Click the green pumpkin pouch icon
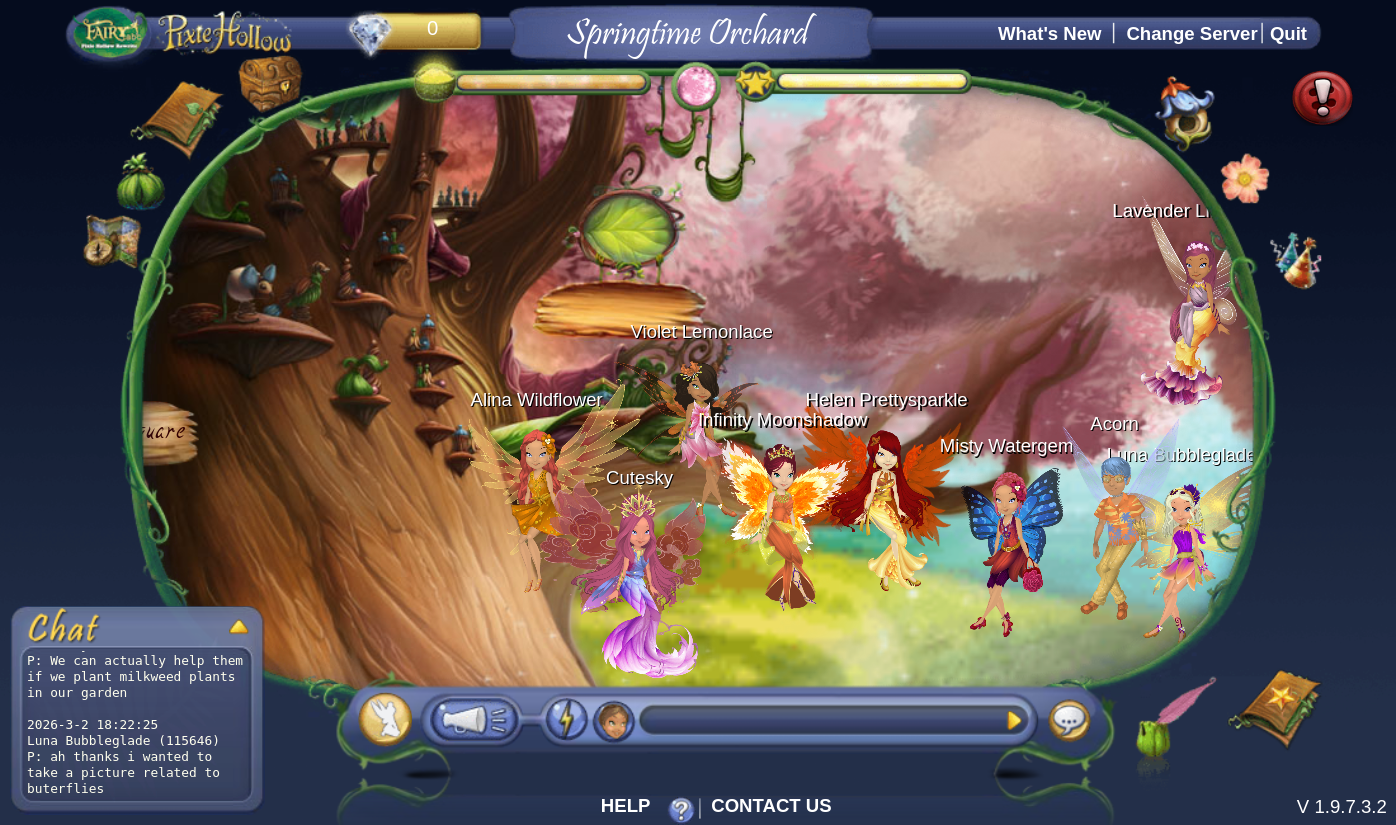 pos(140,183)
